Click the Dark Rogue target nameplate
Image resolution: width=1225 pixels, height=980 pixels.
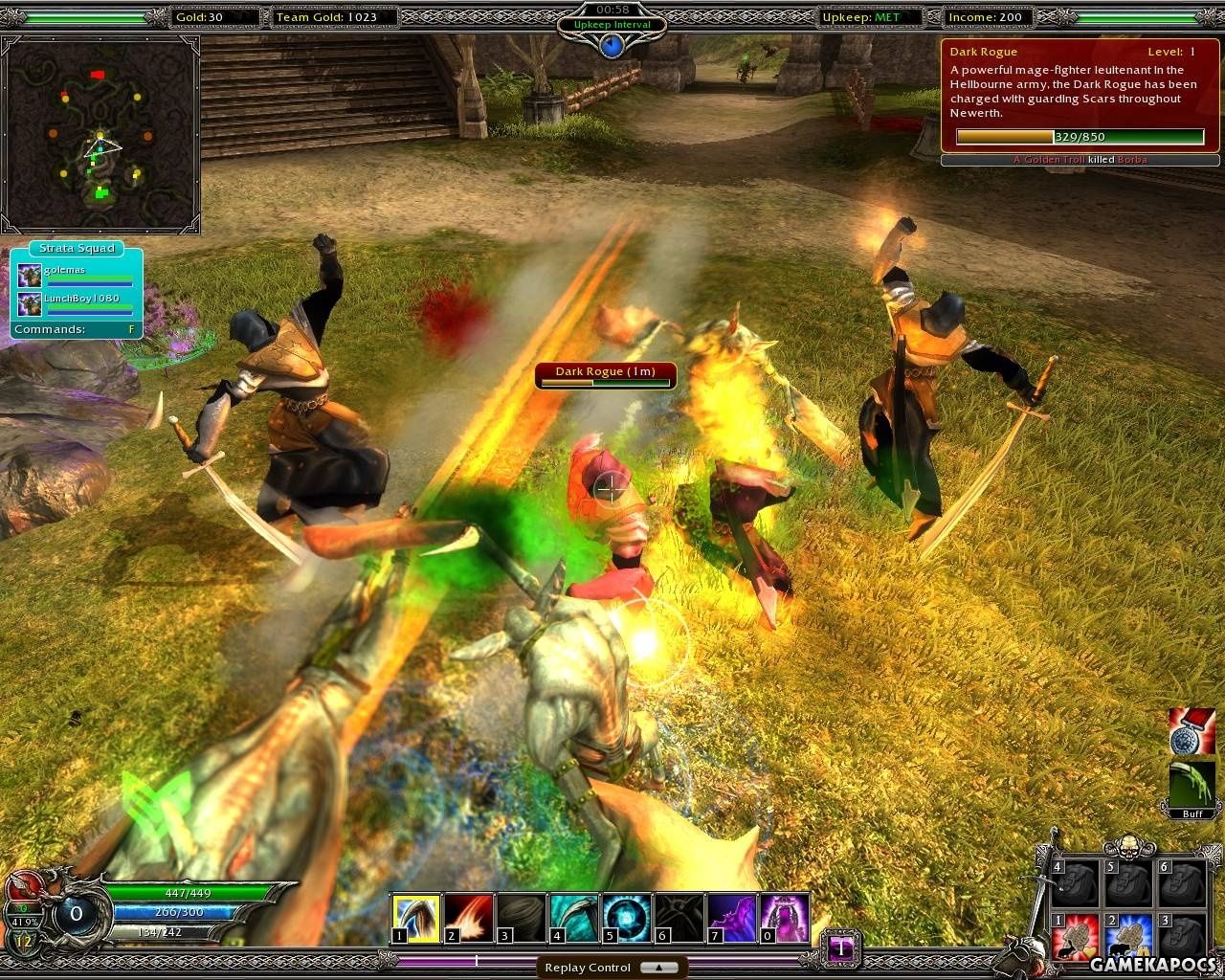point(606,375)
